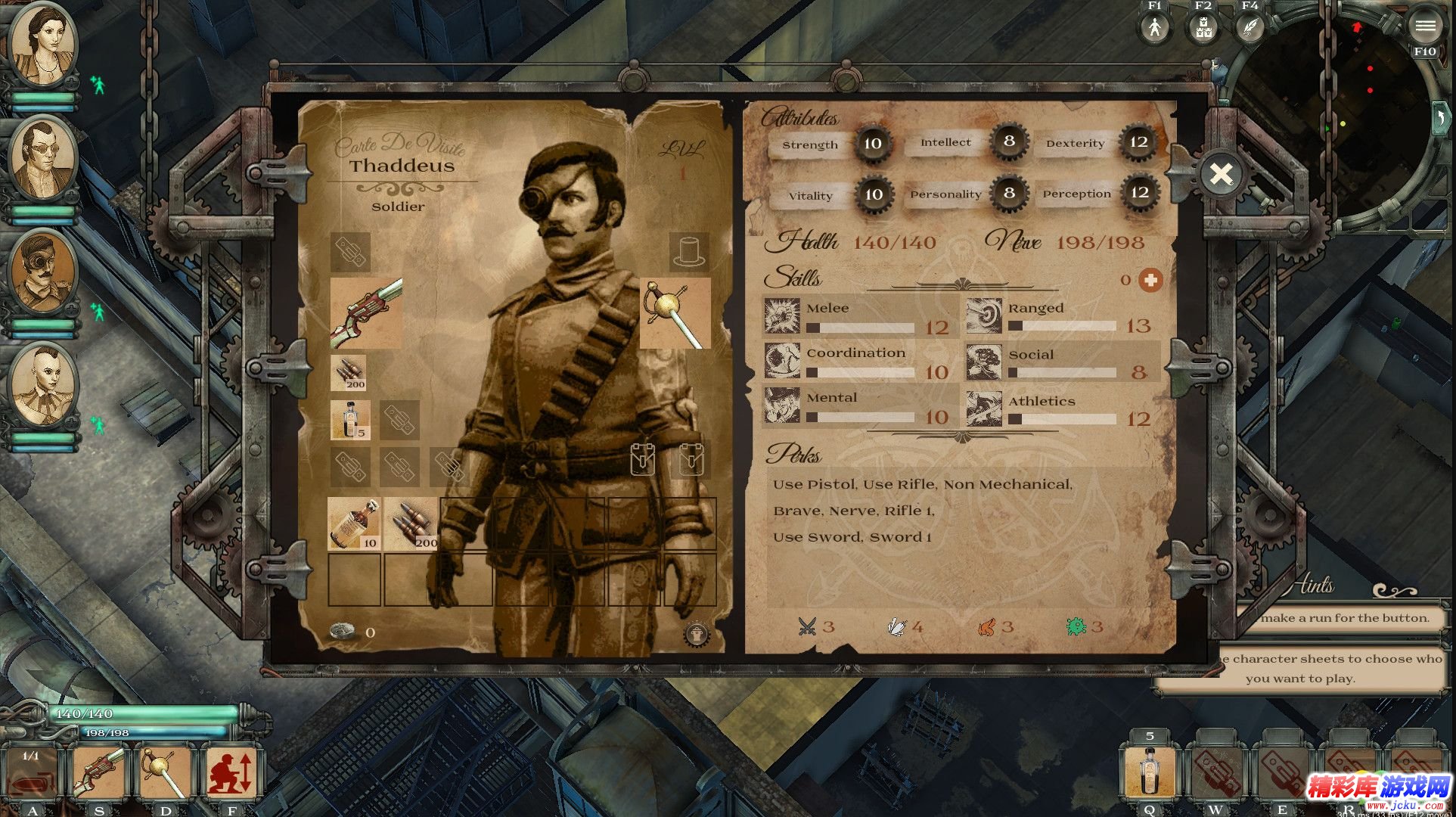Close the character sheet with the X button
Image resolution: width=1456 pixels, height=817 pixels.
[x=1221, y=175]
